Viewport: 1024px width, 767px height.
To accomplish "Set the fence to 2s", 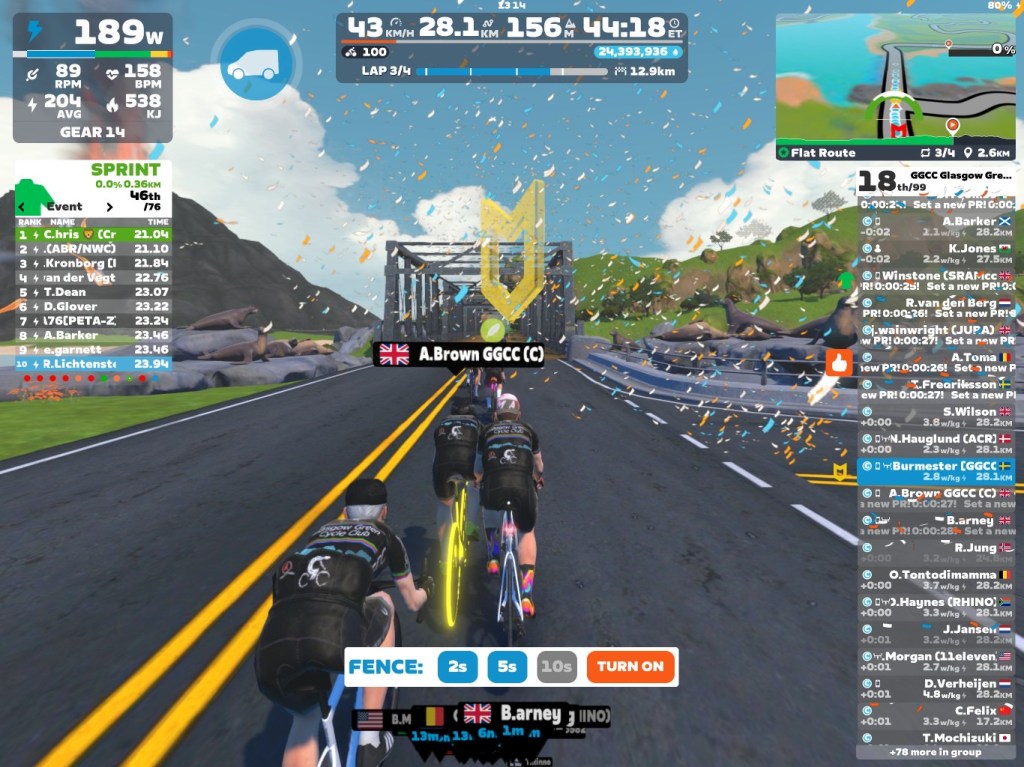I will point(458,667).
